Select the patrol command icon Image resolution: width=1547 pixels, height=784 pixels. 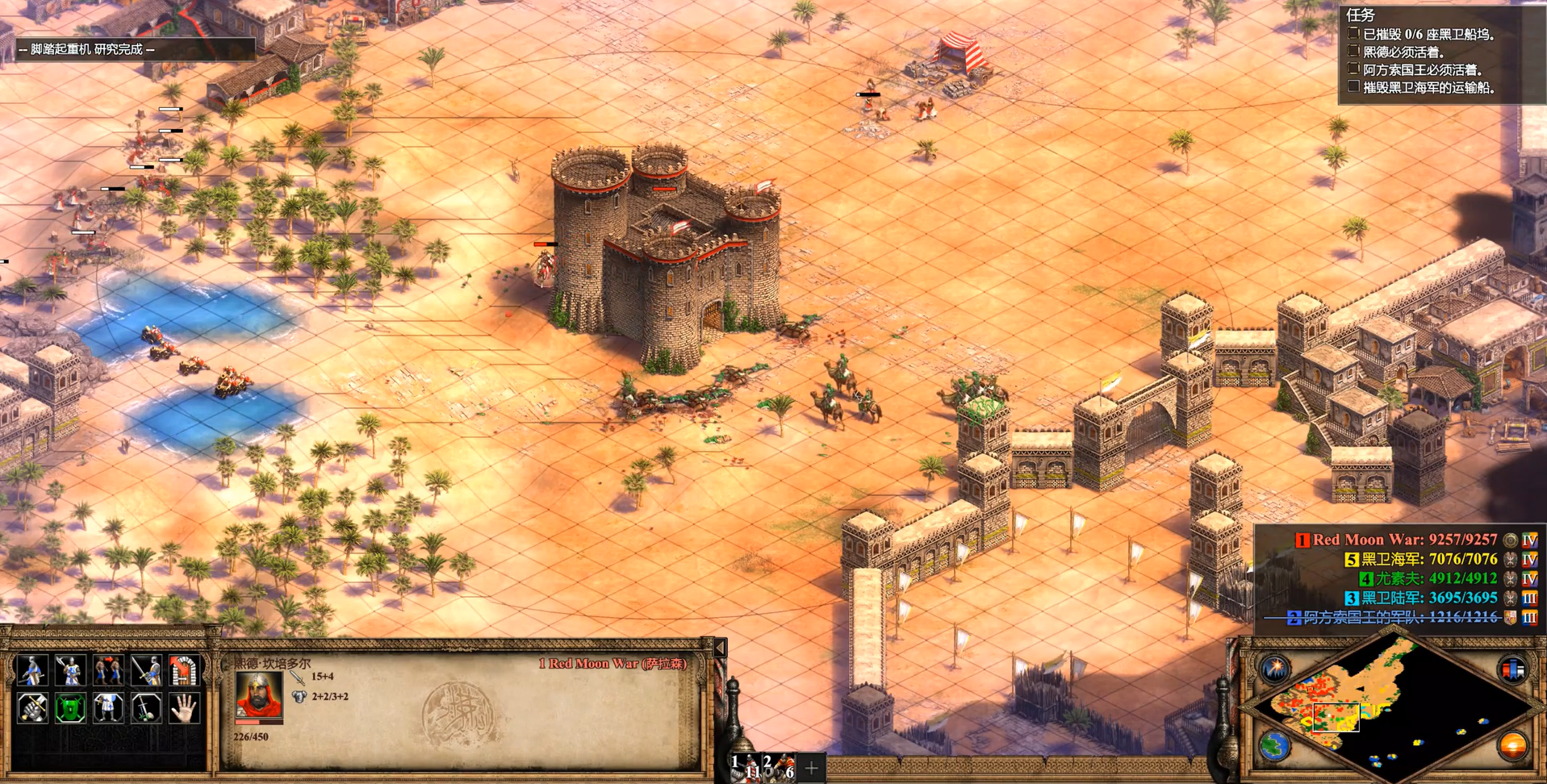32,670
